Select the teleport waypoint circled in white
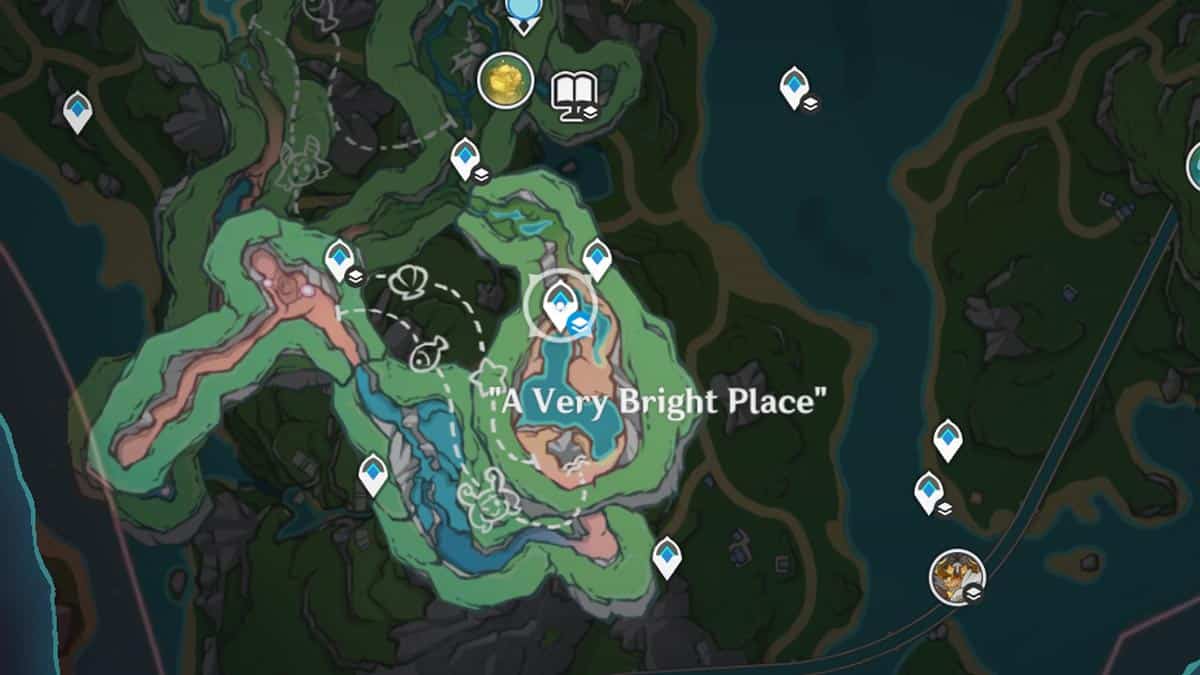The image size is (1200, 675). click(559, 302)
